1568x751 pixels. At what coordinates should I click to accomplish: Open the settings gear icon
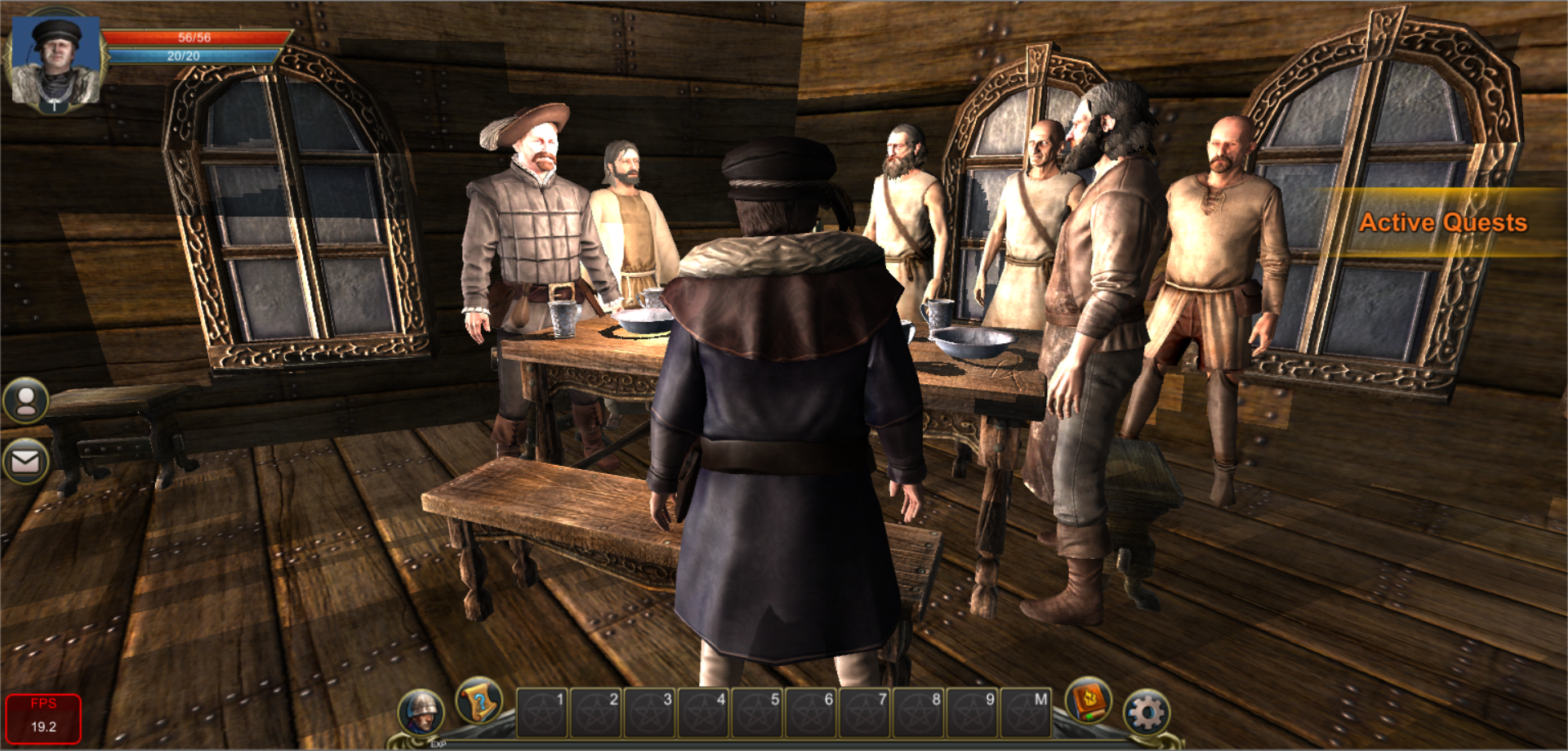(1147, 713)
